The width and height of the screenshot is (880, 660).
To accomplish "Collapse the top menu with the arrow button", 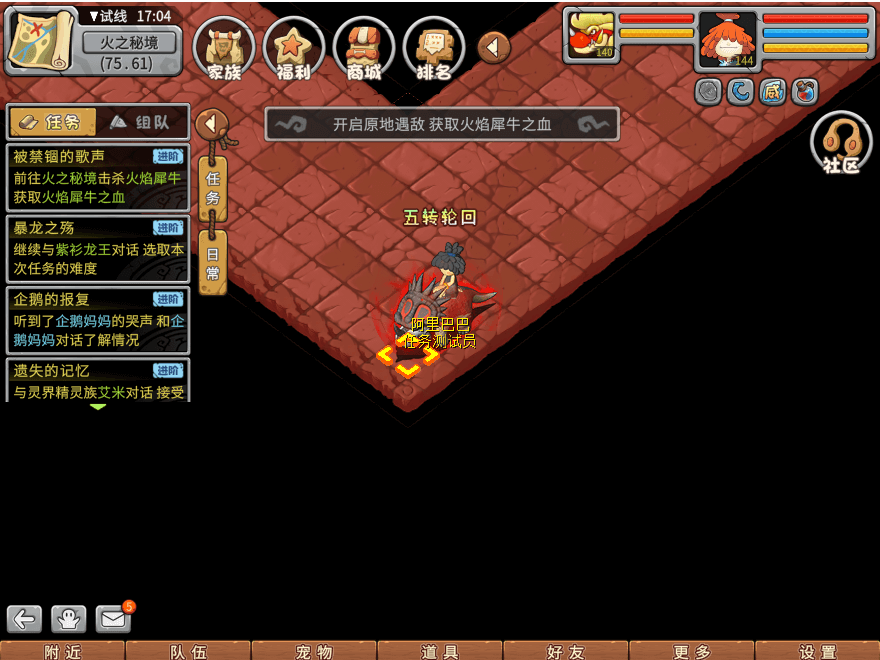I will point(494,47).
